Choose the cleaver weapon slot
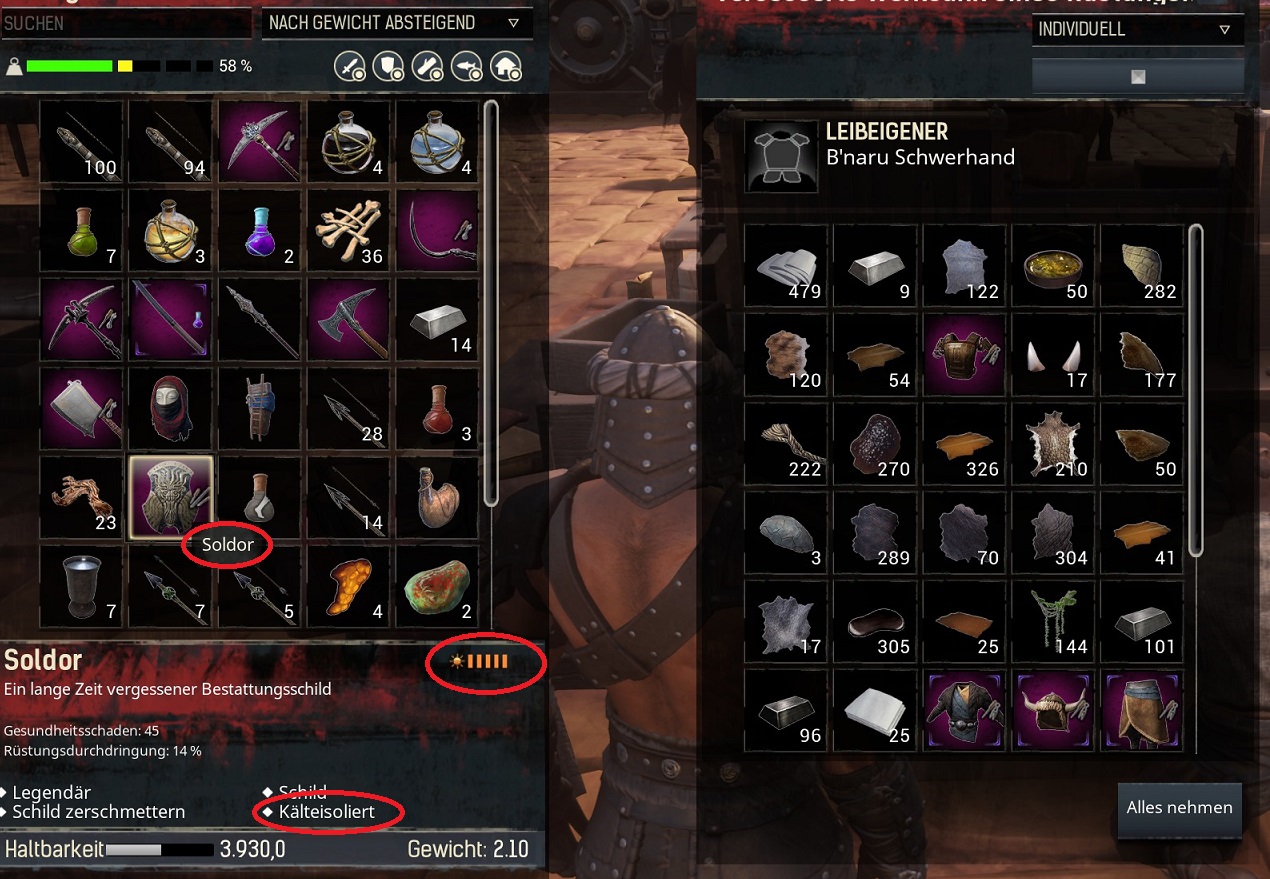Image resolution: width=1270 pixels, height=879 pixels. pyautogui.click(x=81, y=409)
